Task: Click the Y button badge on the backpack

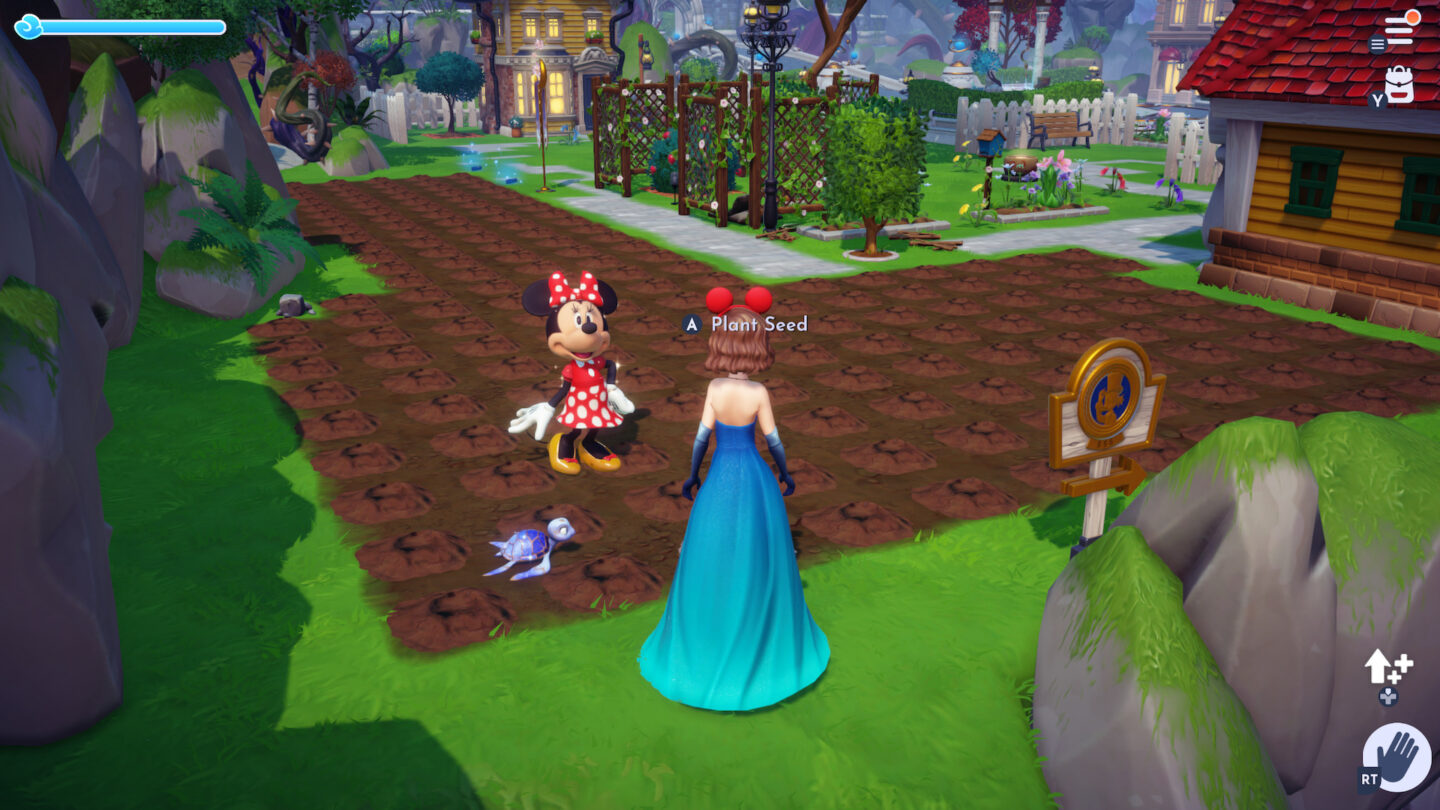Action: coord(1377,99)
